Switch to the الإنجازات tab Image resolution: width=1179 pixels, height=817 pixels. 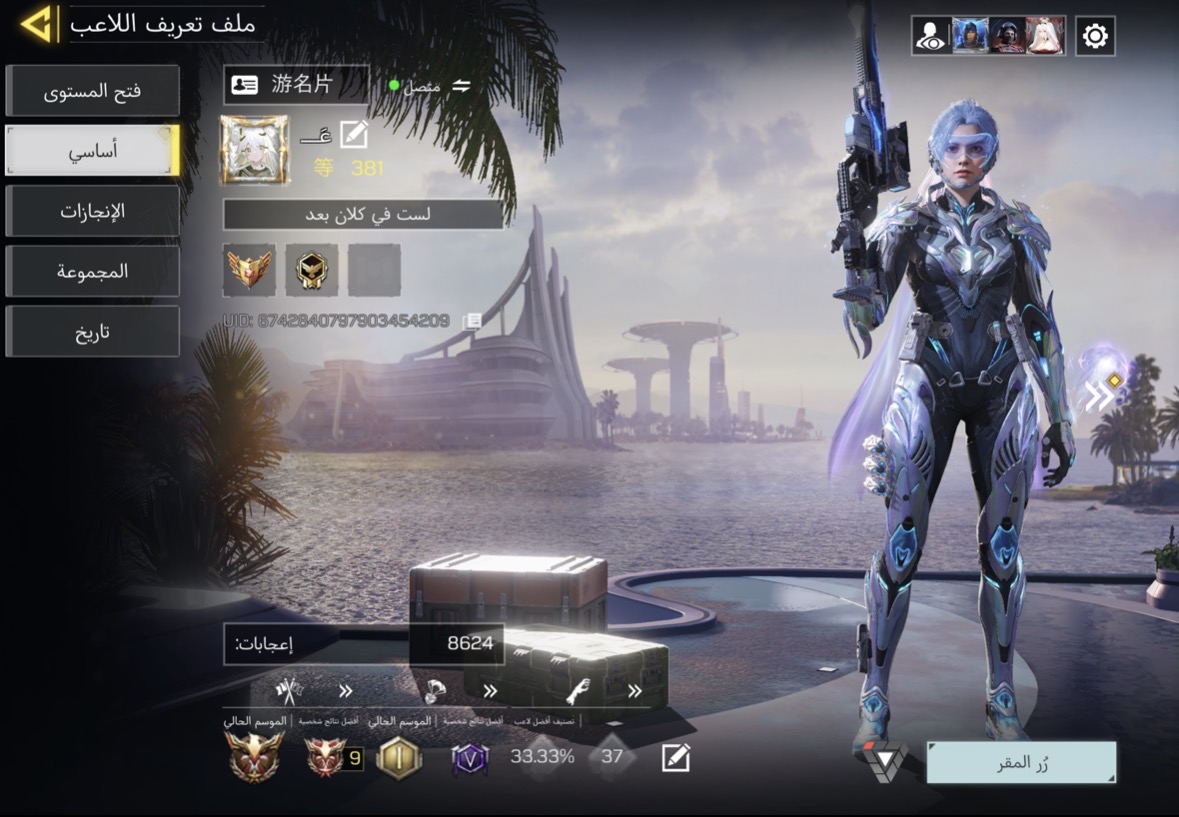pos(92,211)
